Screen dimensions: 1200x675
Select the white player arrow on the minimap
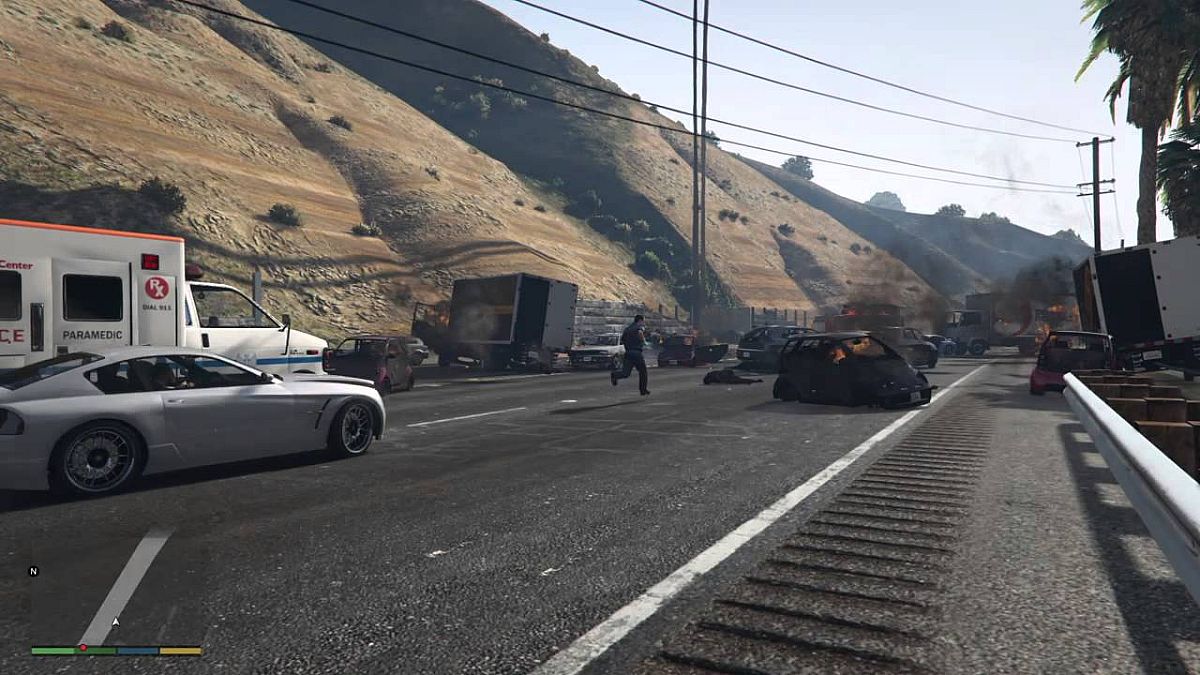point(116,622)
